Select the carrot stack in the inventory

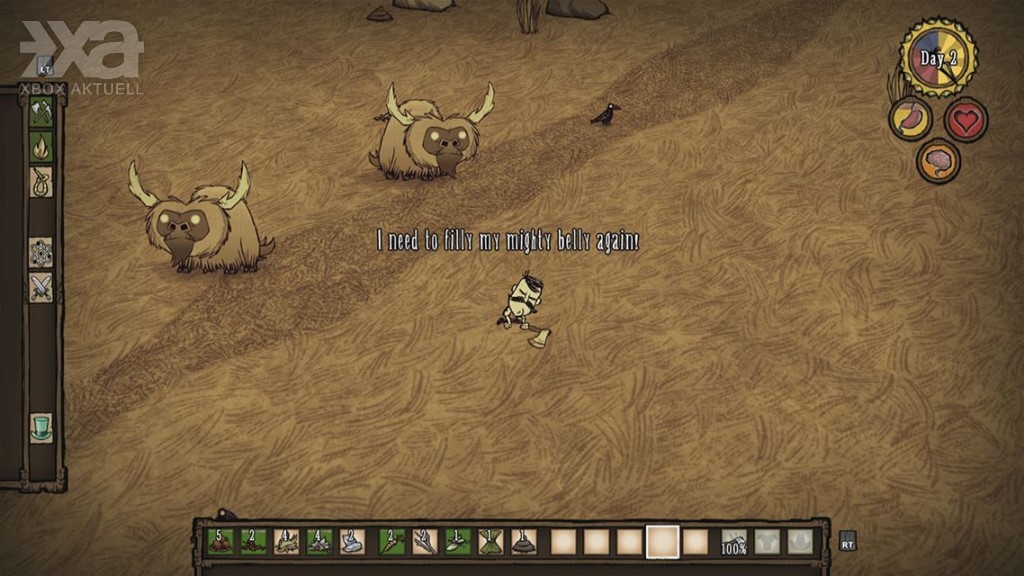392,541
